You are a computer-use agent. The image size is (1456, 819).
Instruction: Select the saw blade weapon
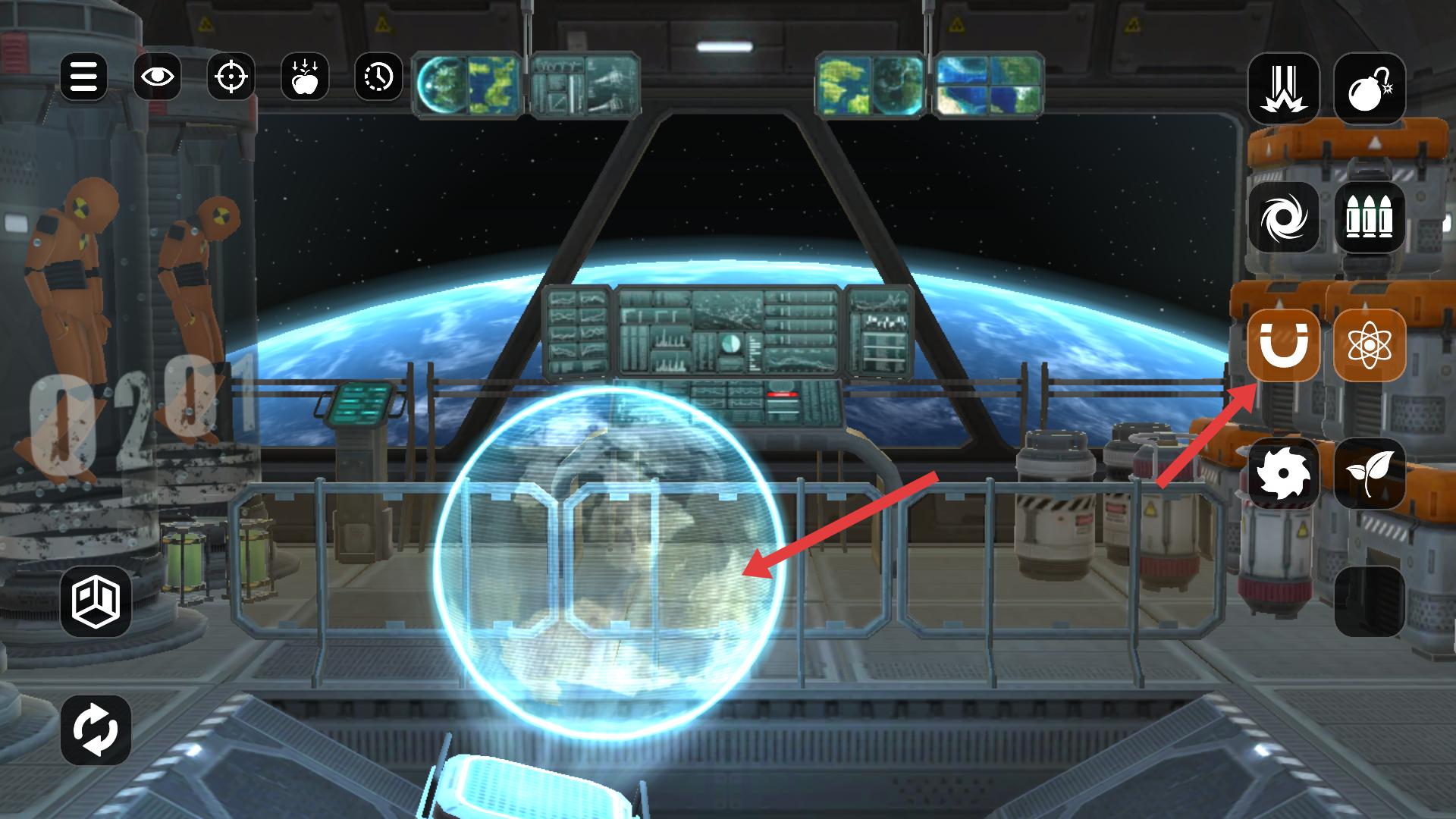[x=1284, y=474]
